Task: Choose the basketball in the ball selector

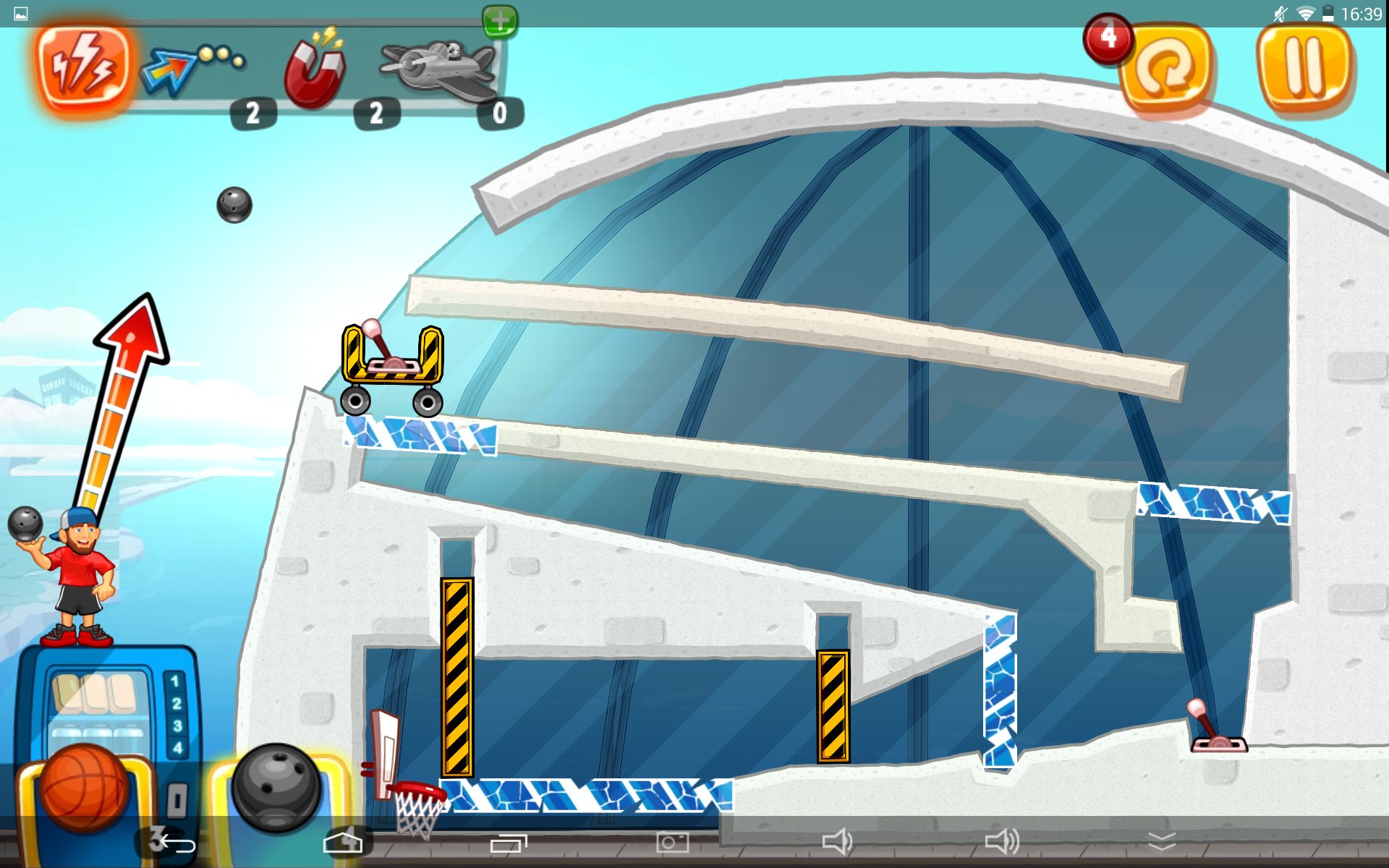Action: coord(83,788)
